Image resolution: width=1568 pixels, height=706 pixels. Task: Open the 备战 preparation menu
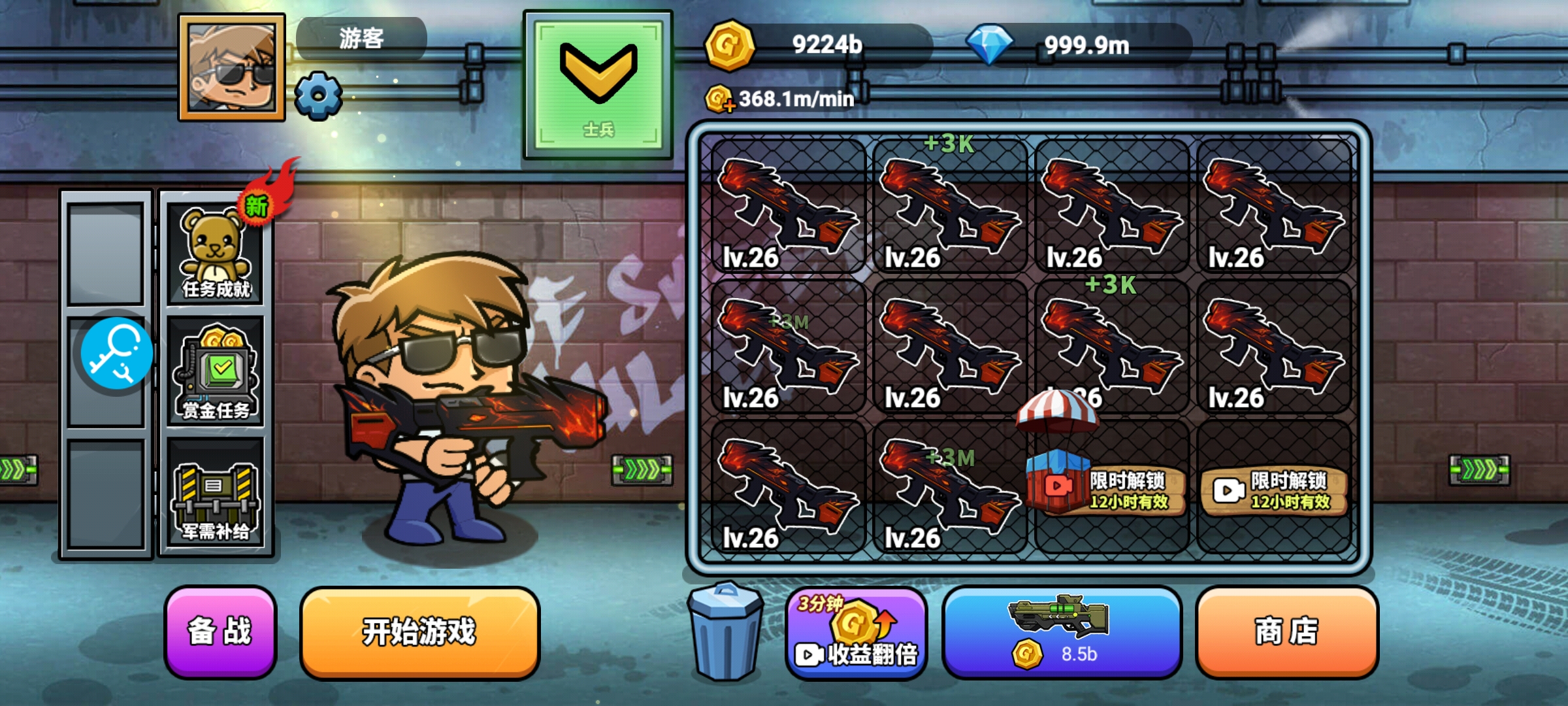point(220,631)
